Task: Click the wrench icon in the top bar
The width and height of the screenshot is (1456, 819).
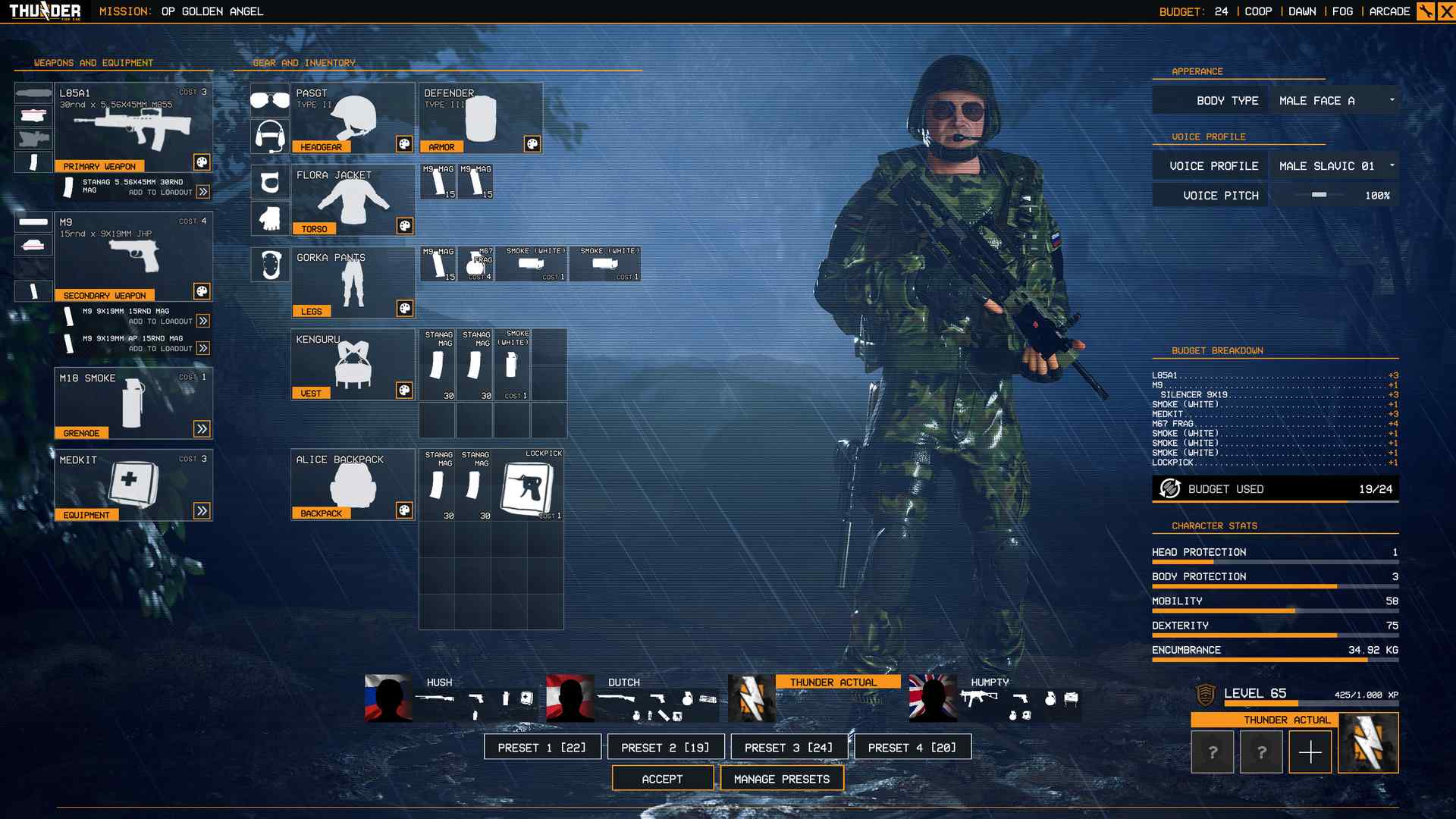Action: 1425,11
